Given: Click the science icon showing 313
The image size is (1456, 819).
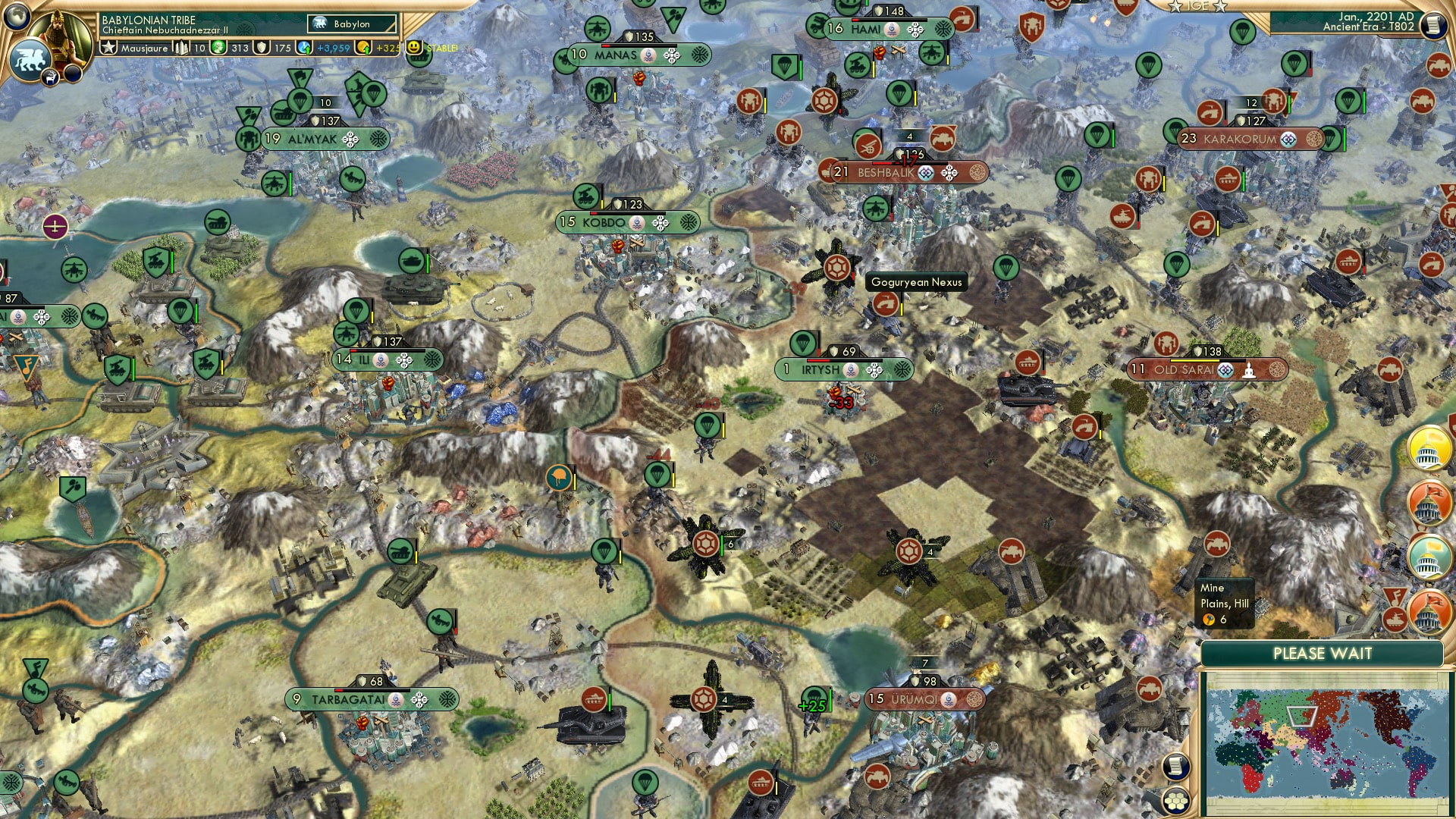Looking at the screenshot, I should 219,48.
